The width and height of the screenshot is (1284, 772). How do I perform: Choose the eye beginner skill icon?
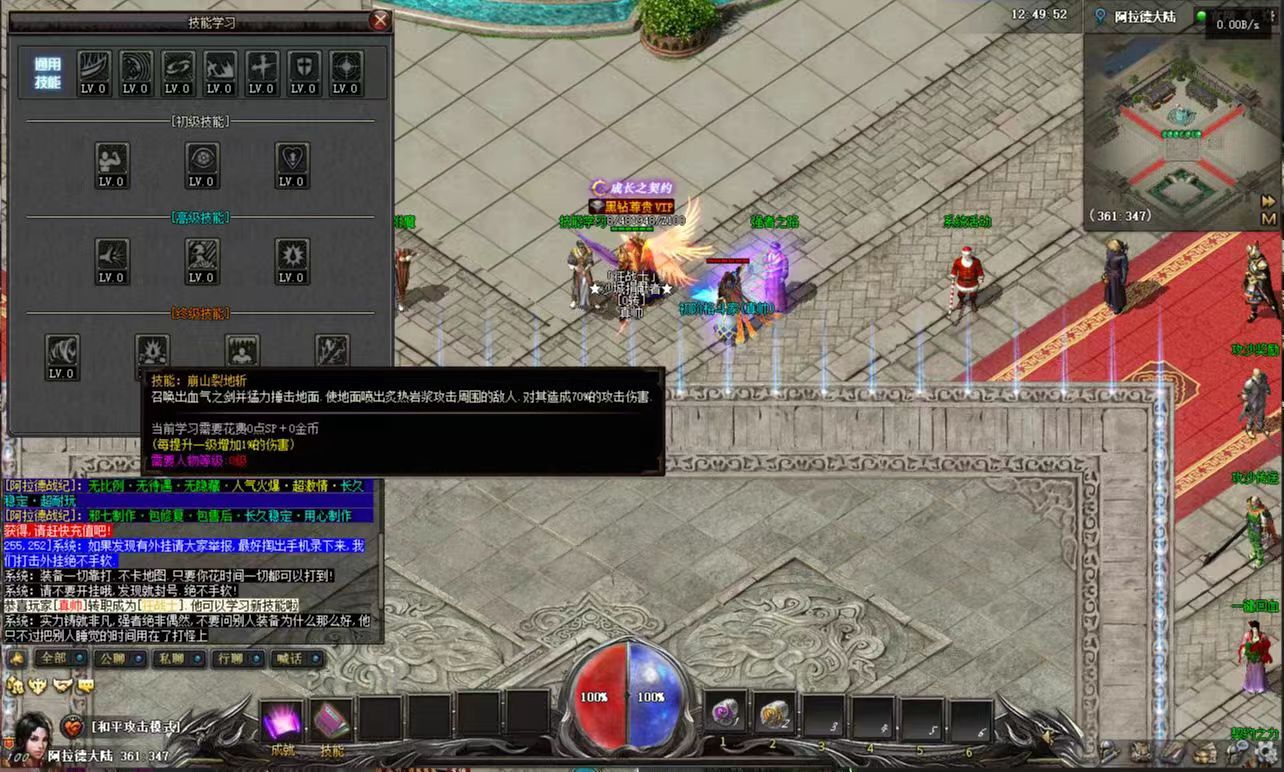point(202,163)
